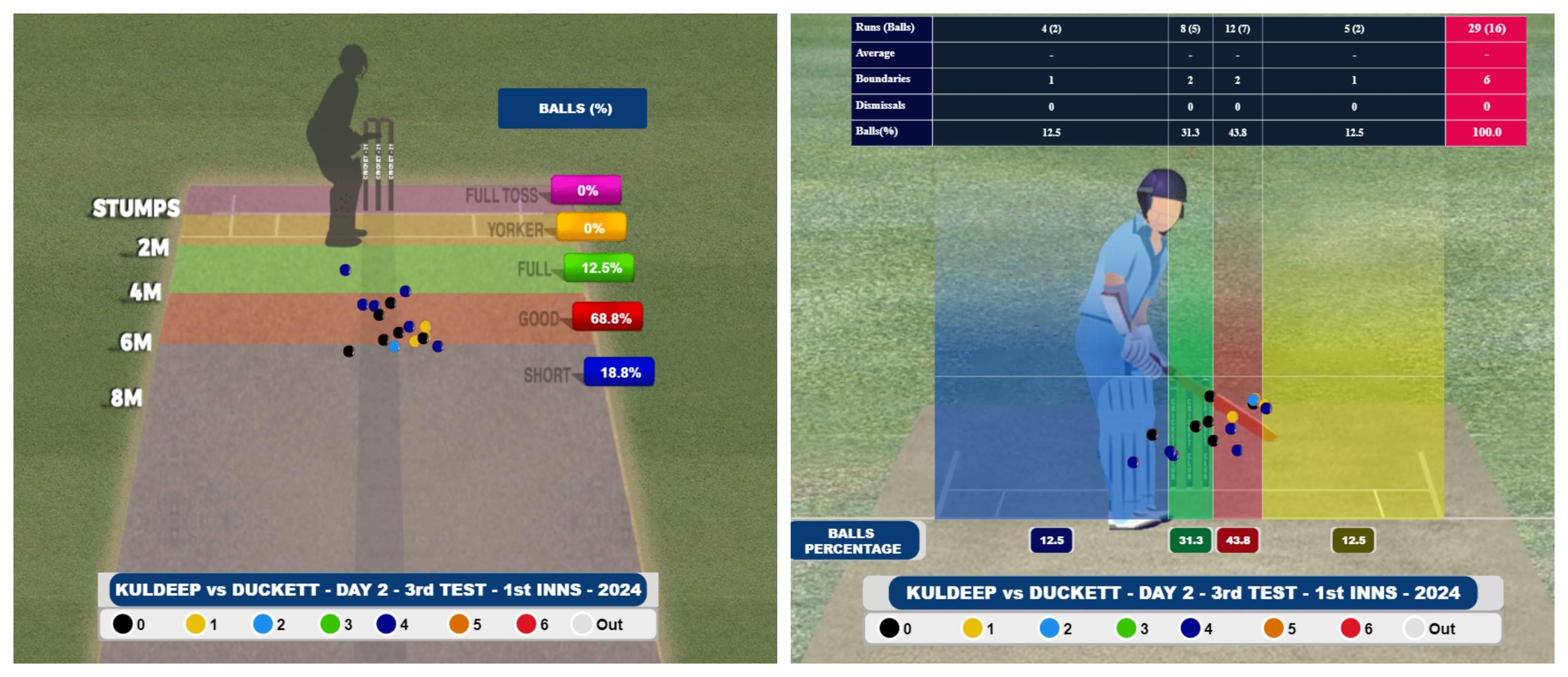1568x677 pixels.
Task: Select the orange YORKER 0% badge
Action: 592,228
